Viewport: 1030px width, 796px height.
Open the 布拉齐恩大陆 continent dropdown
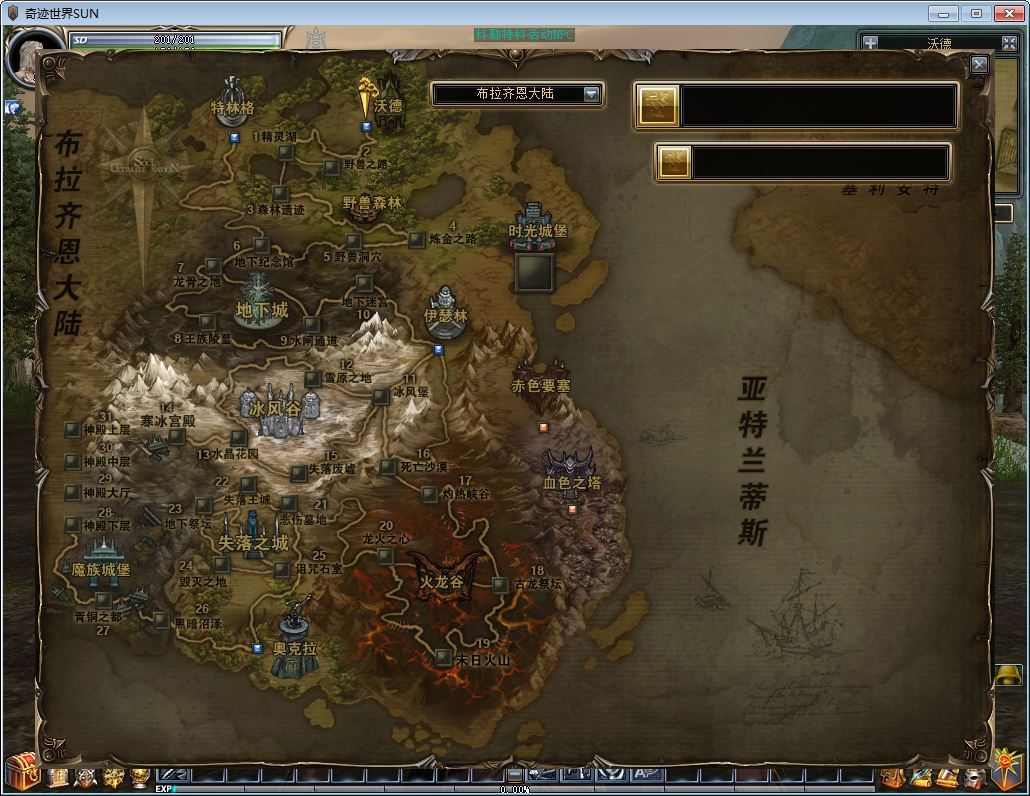[x=591, y=94]
